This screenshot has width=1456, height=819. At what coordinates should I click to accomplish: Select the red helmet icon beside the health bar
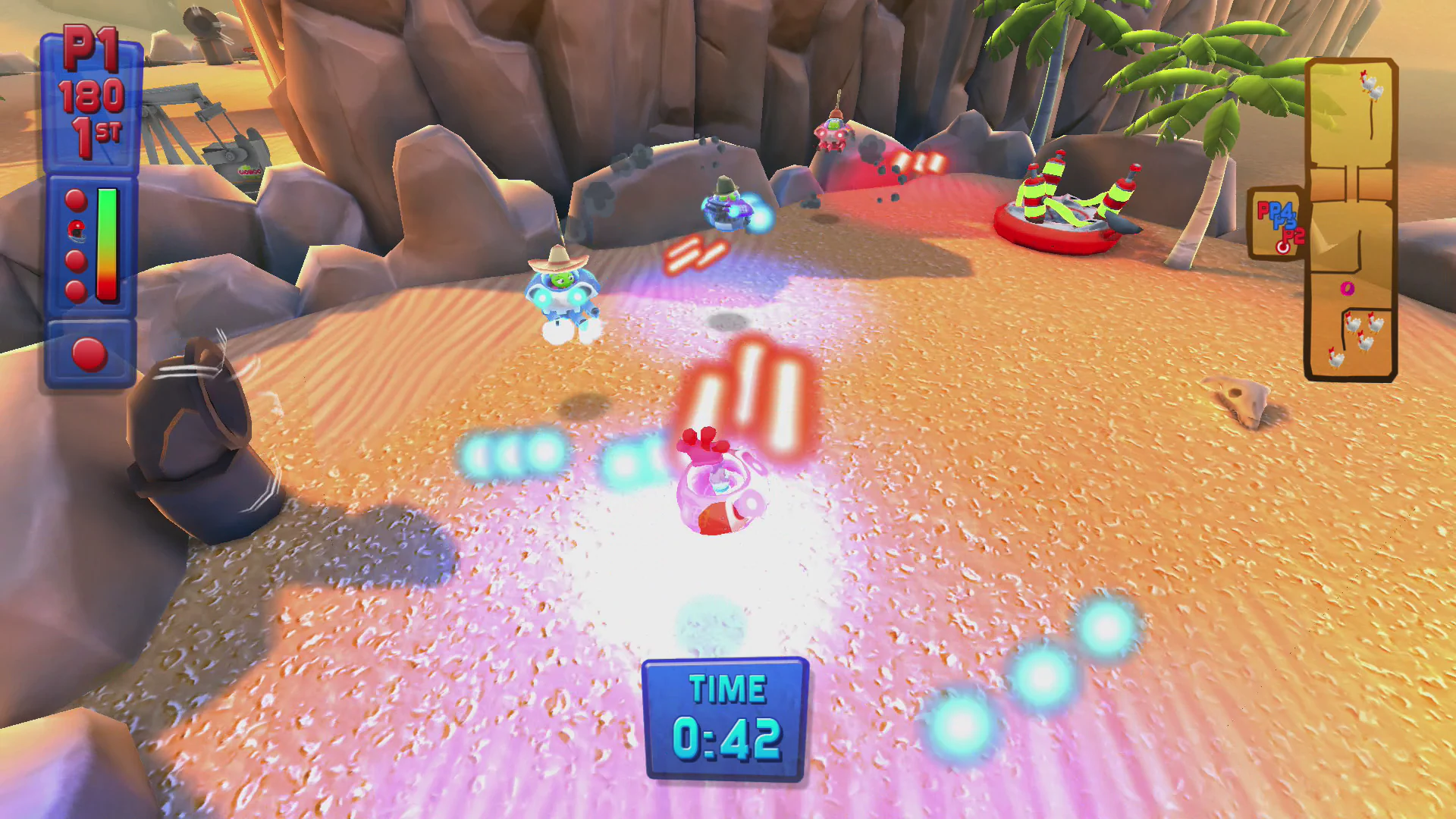(76, 231)
